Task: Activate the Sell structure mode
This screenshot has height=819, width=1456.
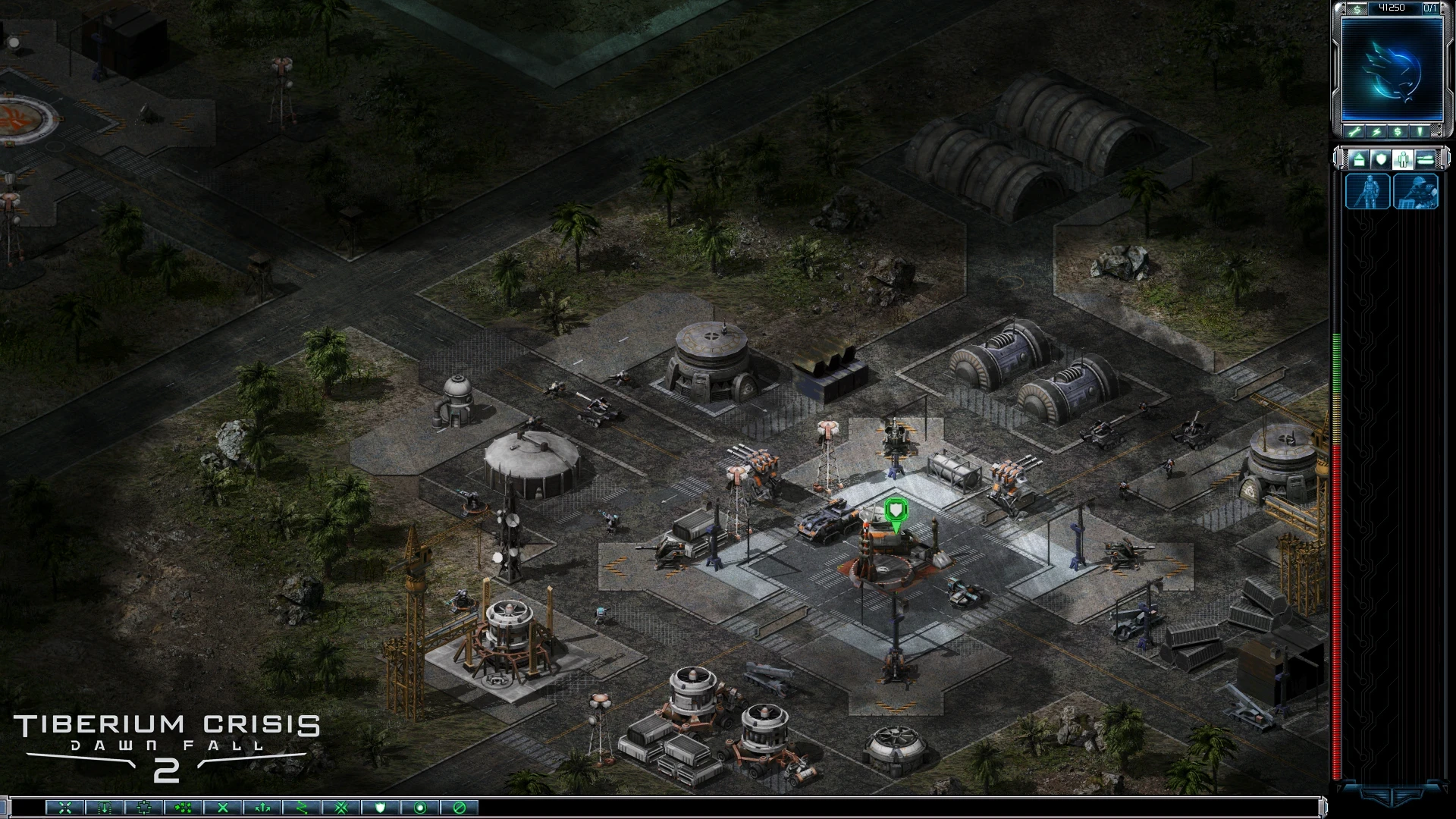Action: [x=1398, y=133]
